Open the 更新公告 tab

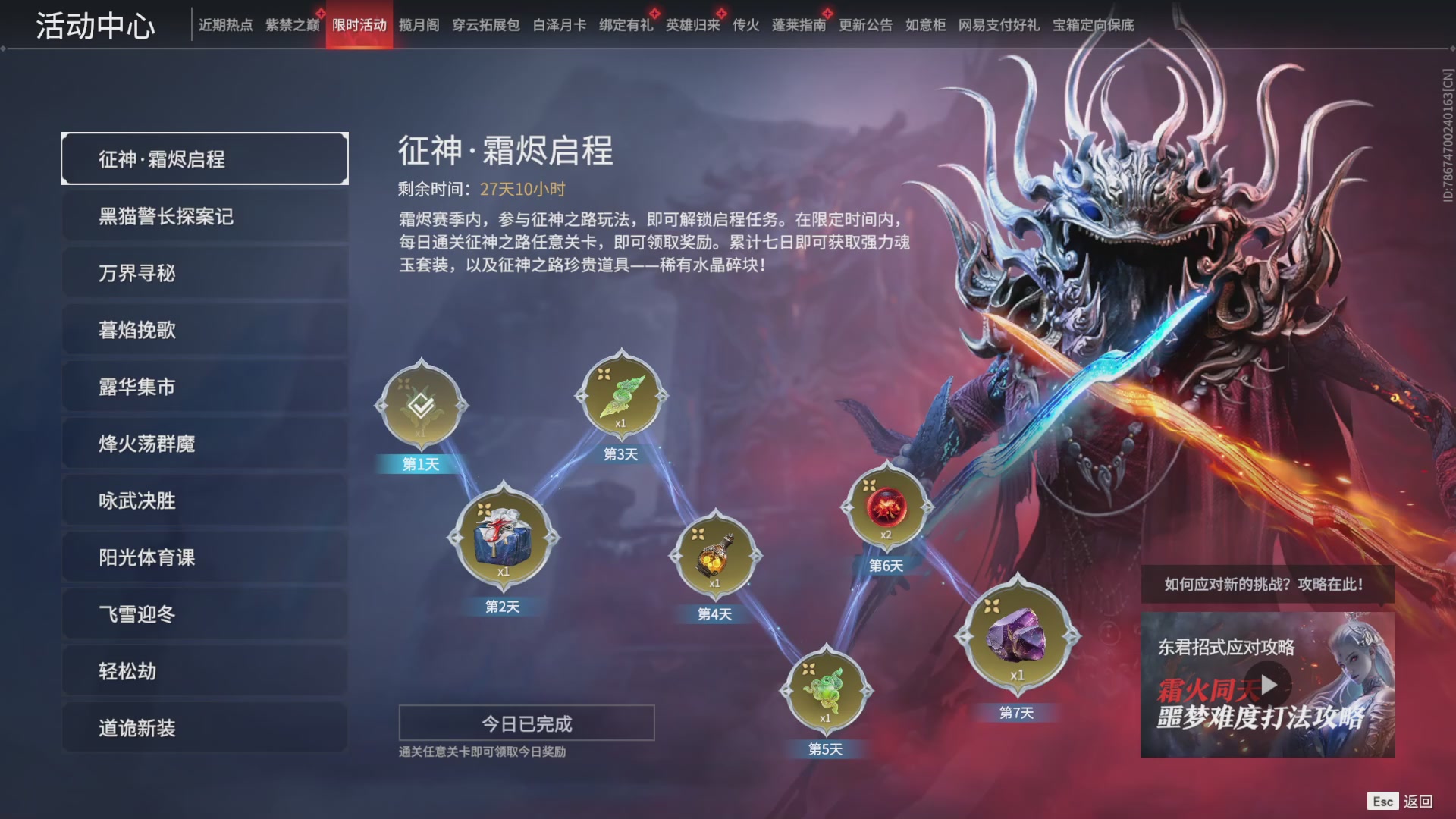point(866,24)
